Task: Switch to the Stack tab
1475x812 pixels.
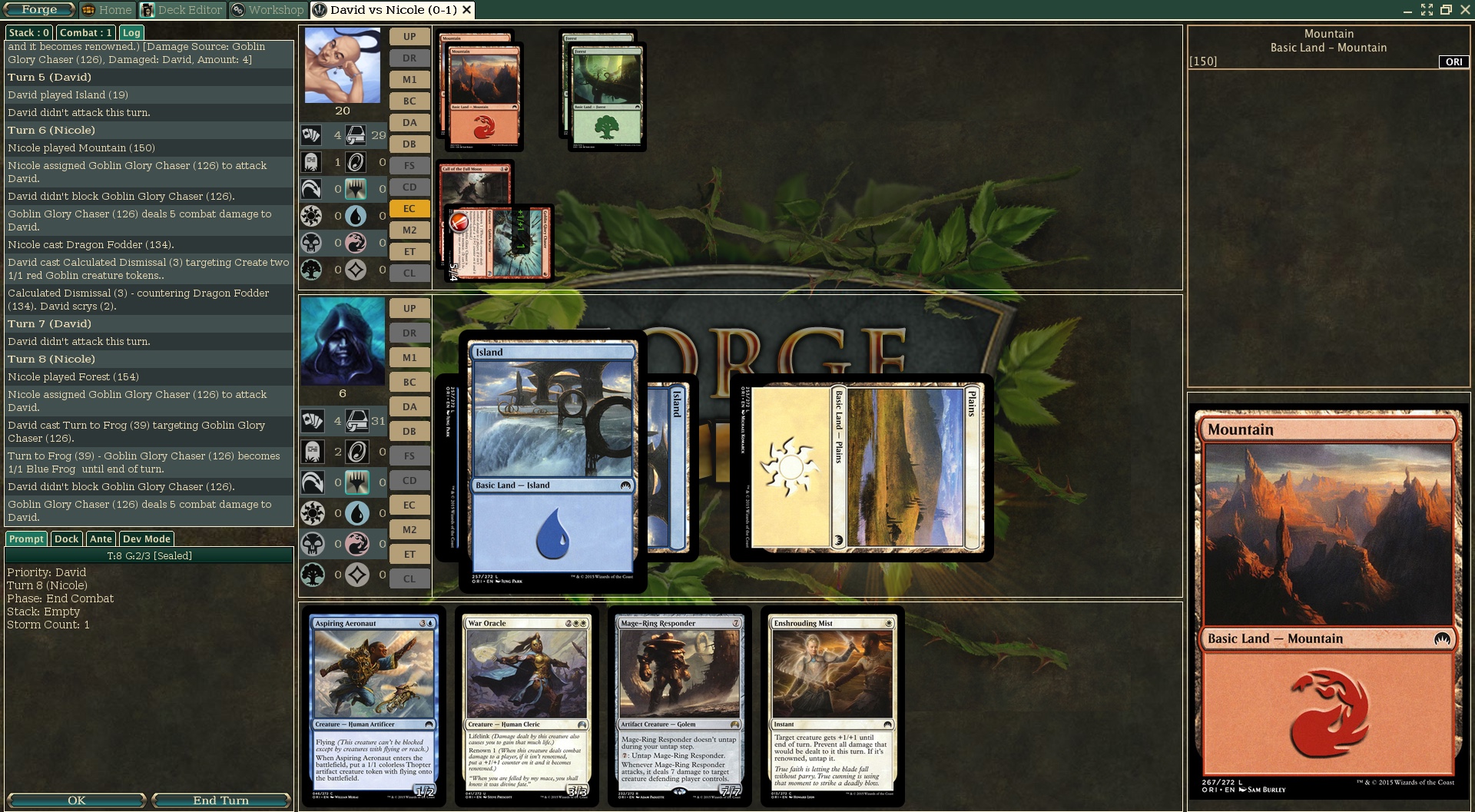Action: coord(29,32)
